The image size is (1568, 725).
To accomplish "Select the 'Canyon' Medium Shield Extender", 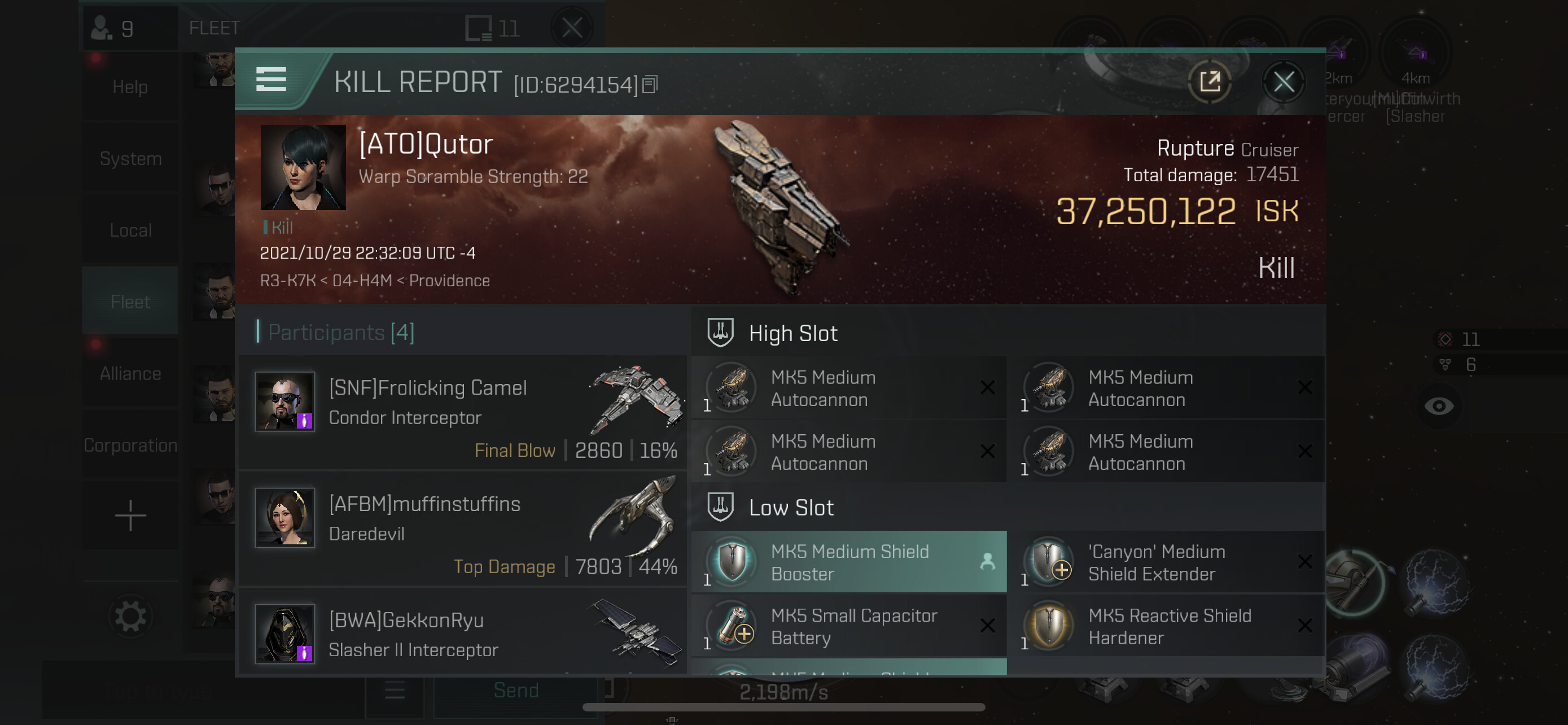I will click(x=1165, y=562).
